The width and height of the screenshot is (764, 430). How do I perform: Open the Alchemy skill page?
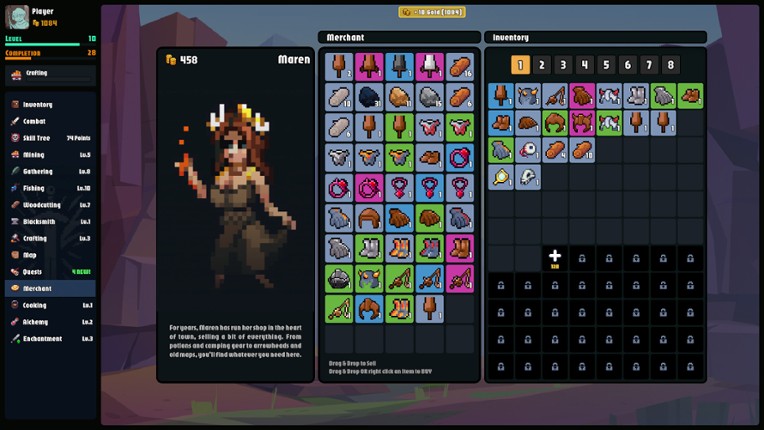coord(35,322)
